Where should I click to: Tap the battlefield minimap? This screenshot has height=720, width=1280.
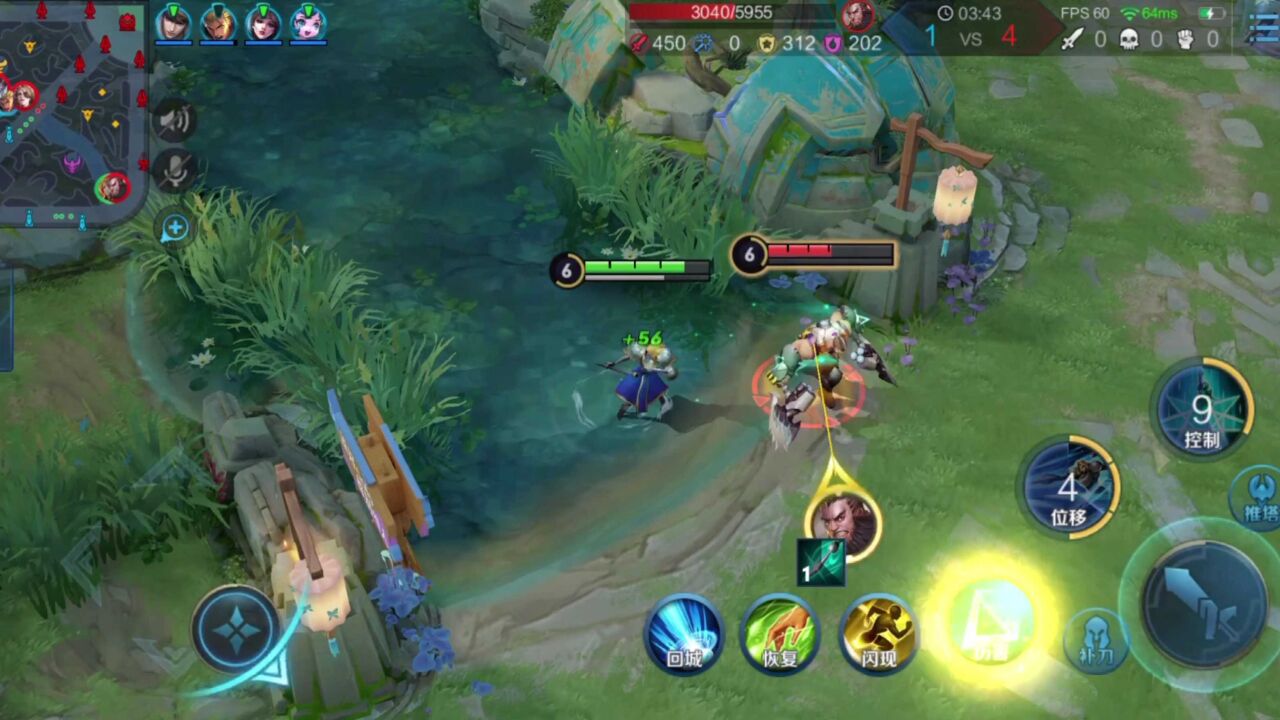click(72, 110)
